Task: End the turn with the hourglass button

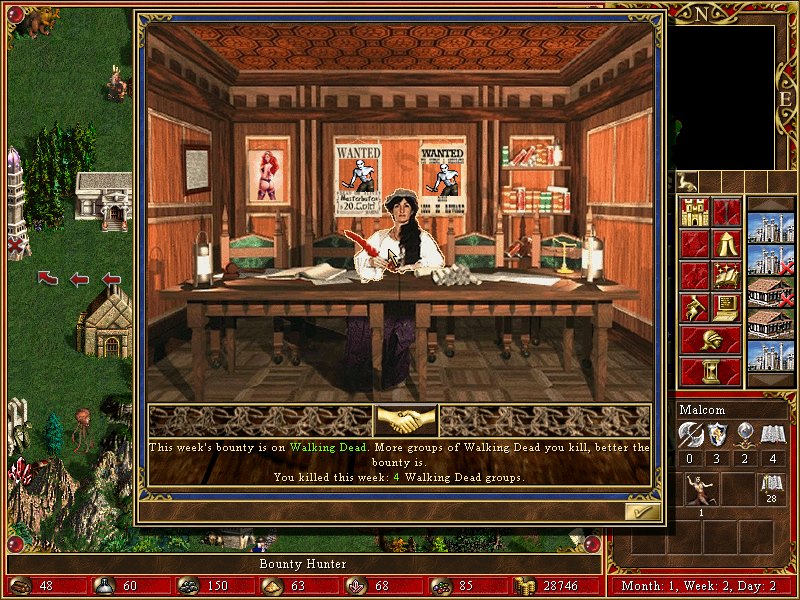Action: coord(710,371)
